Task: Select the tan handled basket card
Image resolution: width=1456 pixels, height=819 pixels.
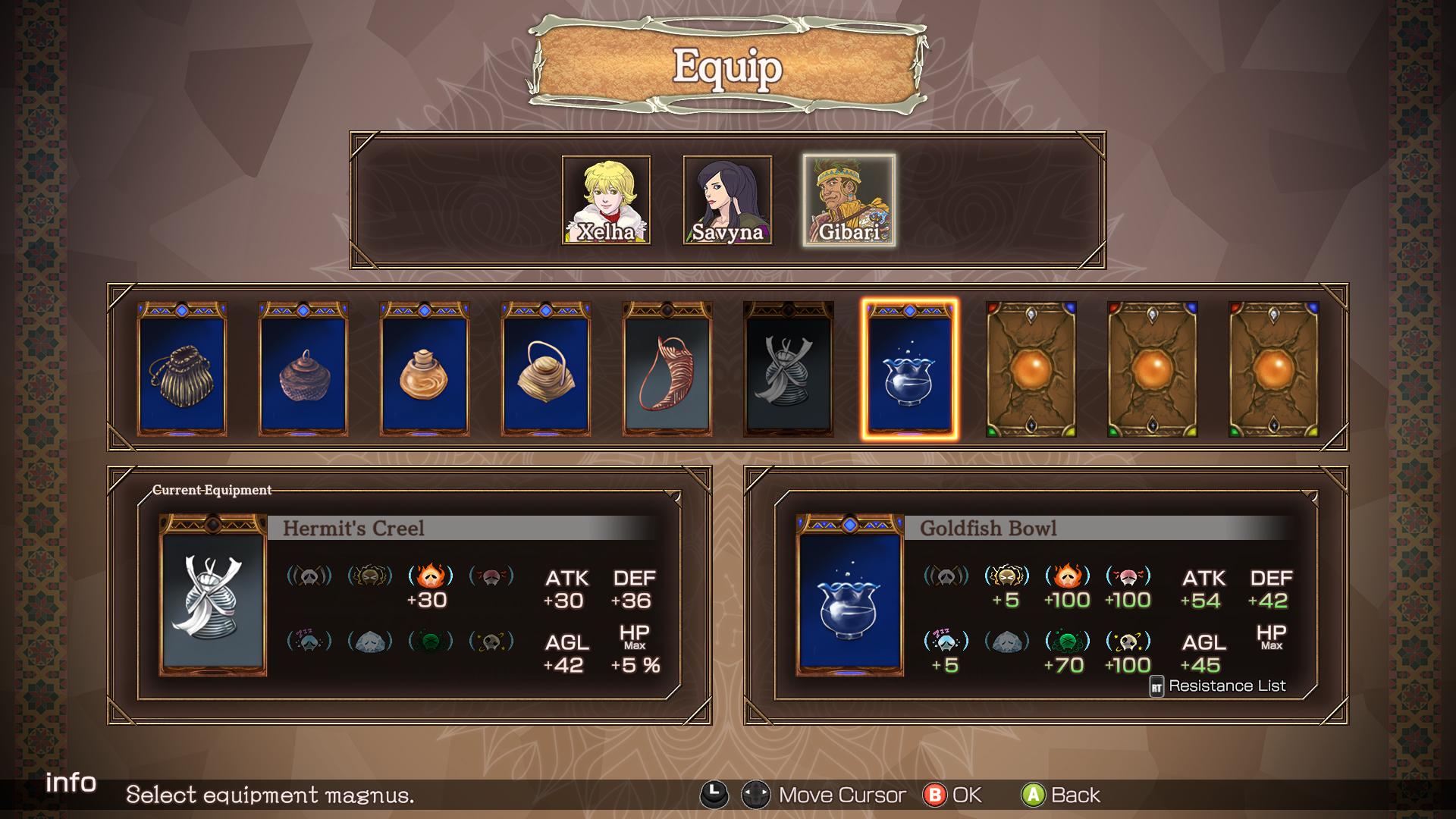Action: (546, 369)
